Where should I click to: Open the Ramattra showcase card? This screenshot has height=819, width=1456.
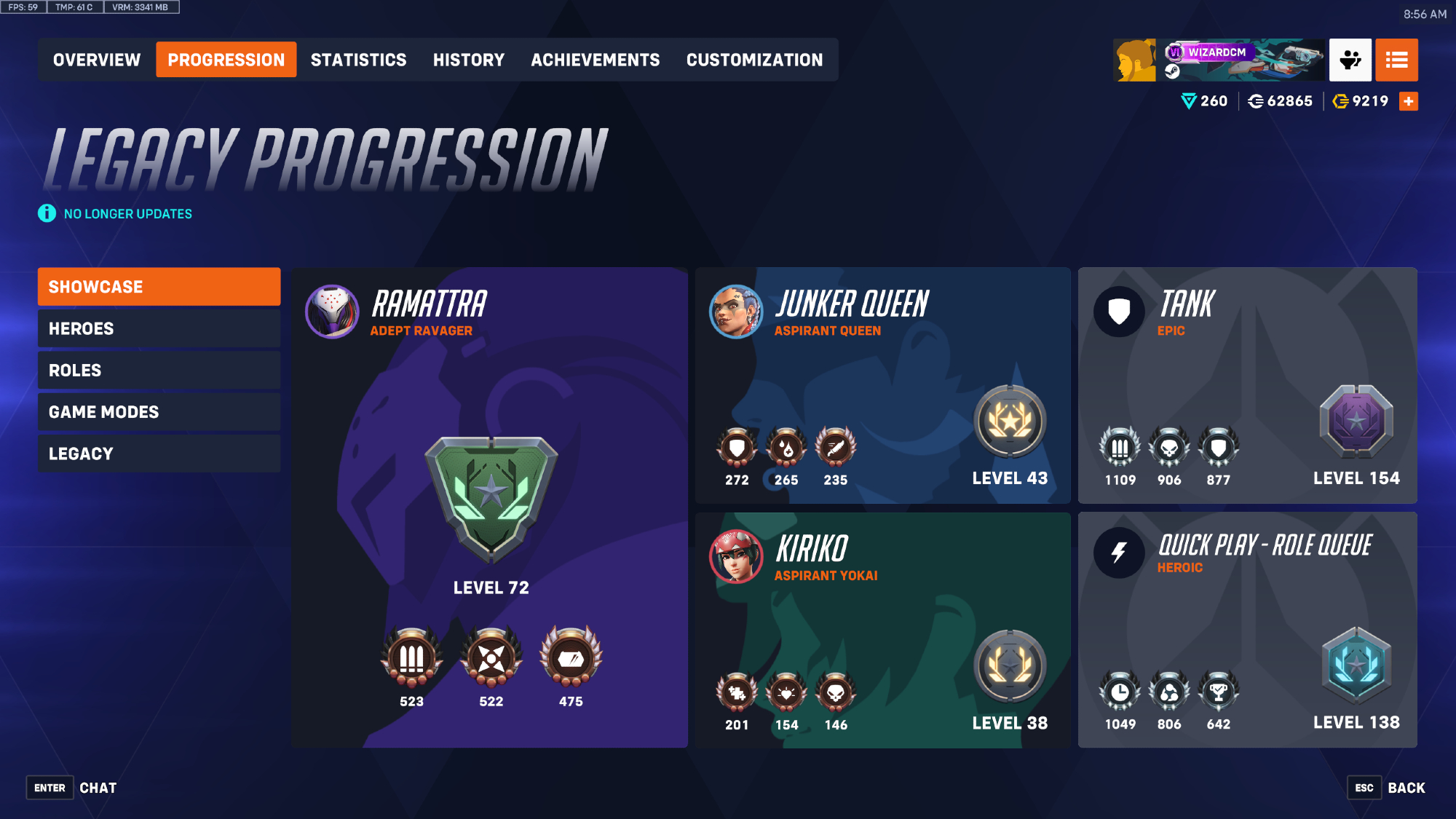tap(489, 507)
